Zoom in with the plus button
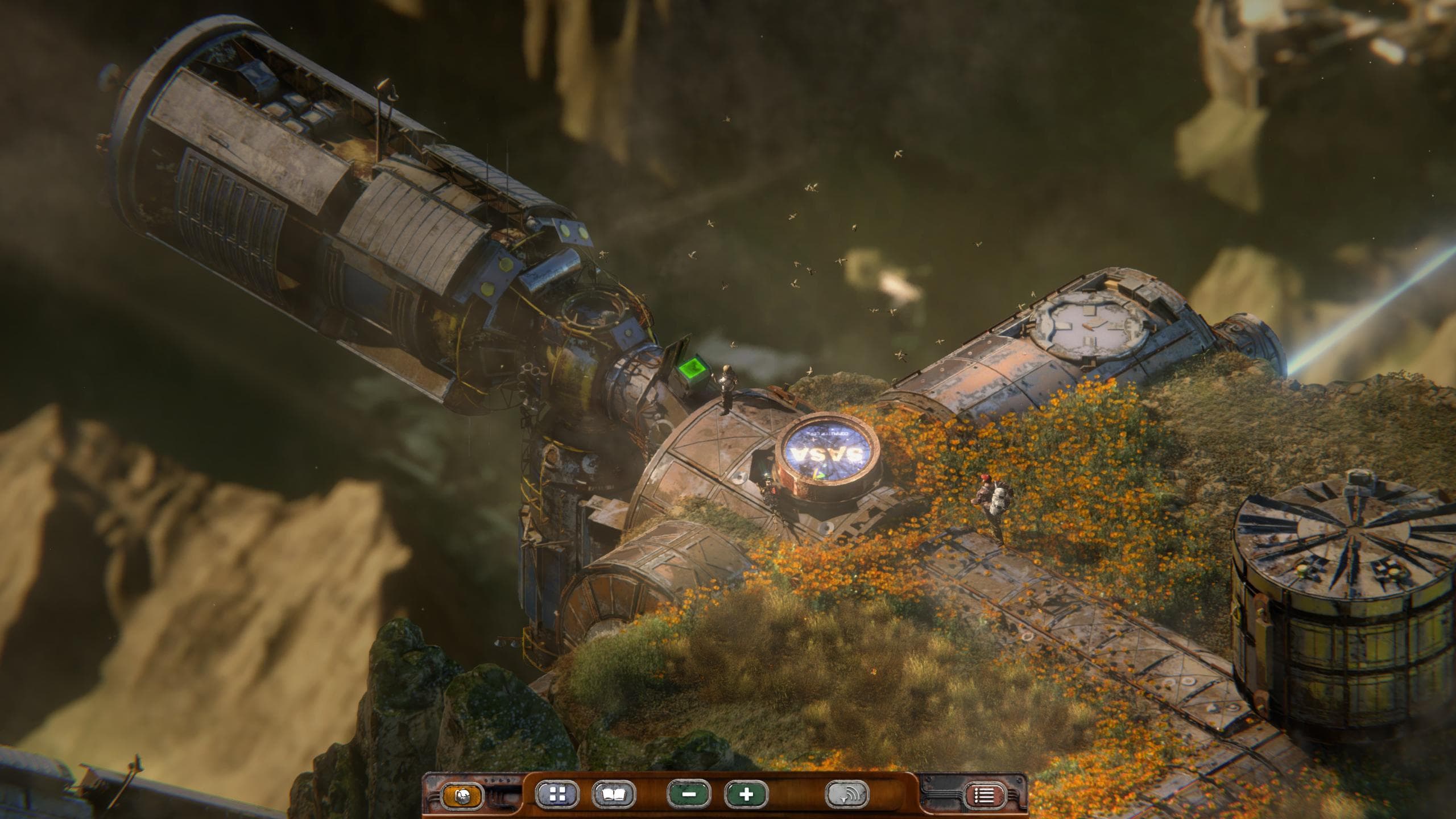The image size is (1456, 819). [746, 795]
